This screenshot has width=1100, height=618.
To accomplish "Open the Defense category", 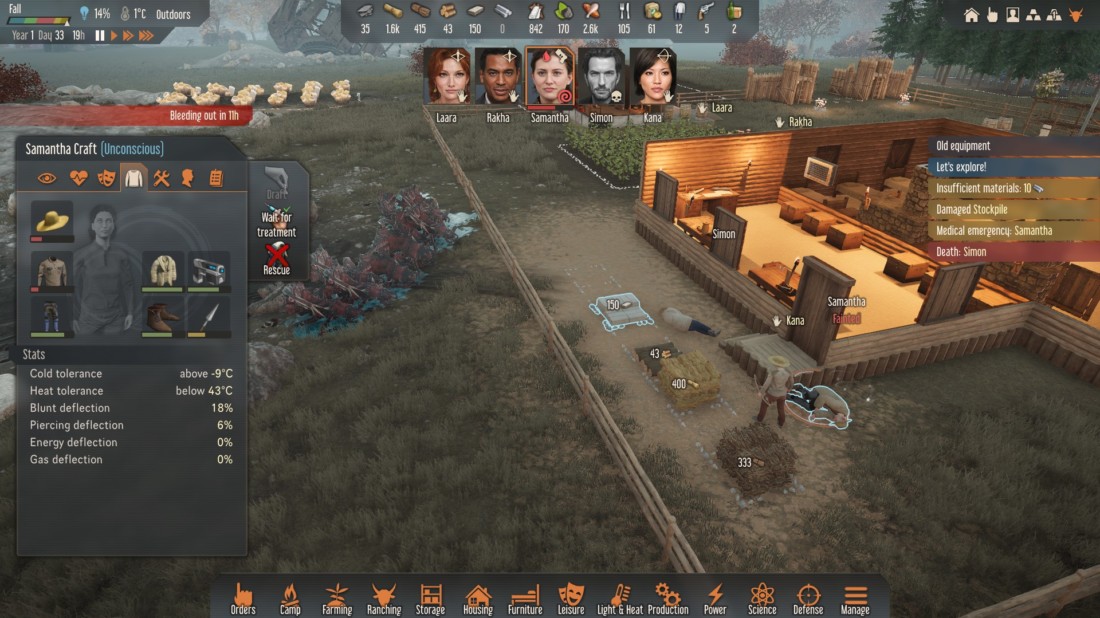I will 808,598.
